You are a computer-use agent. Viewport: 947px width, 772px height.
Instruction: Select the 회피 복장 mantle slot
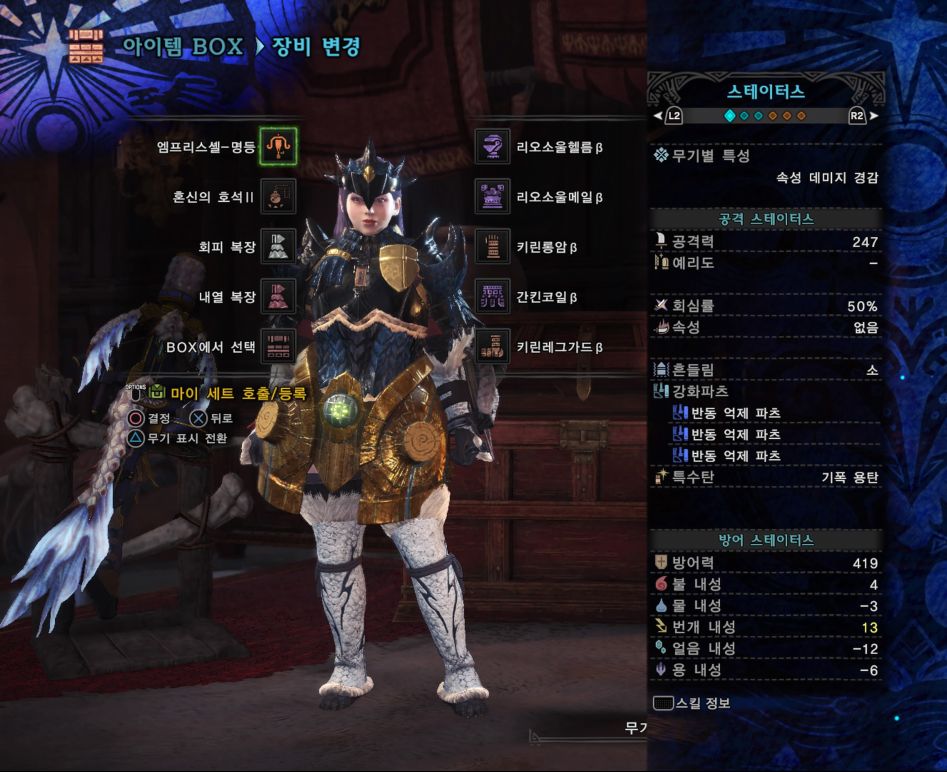coord(278,246)
